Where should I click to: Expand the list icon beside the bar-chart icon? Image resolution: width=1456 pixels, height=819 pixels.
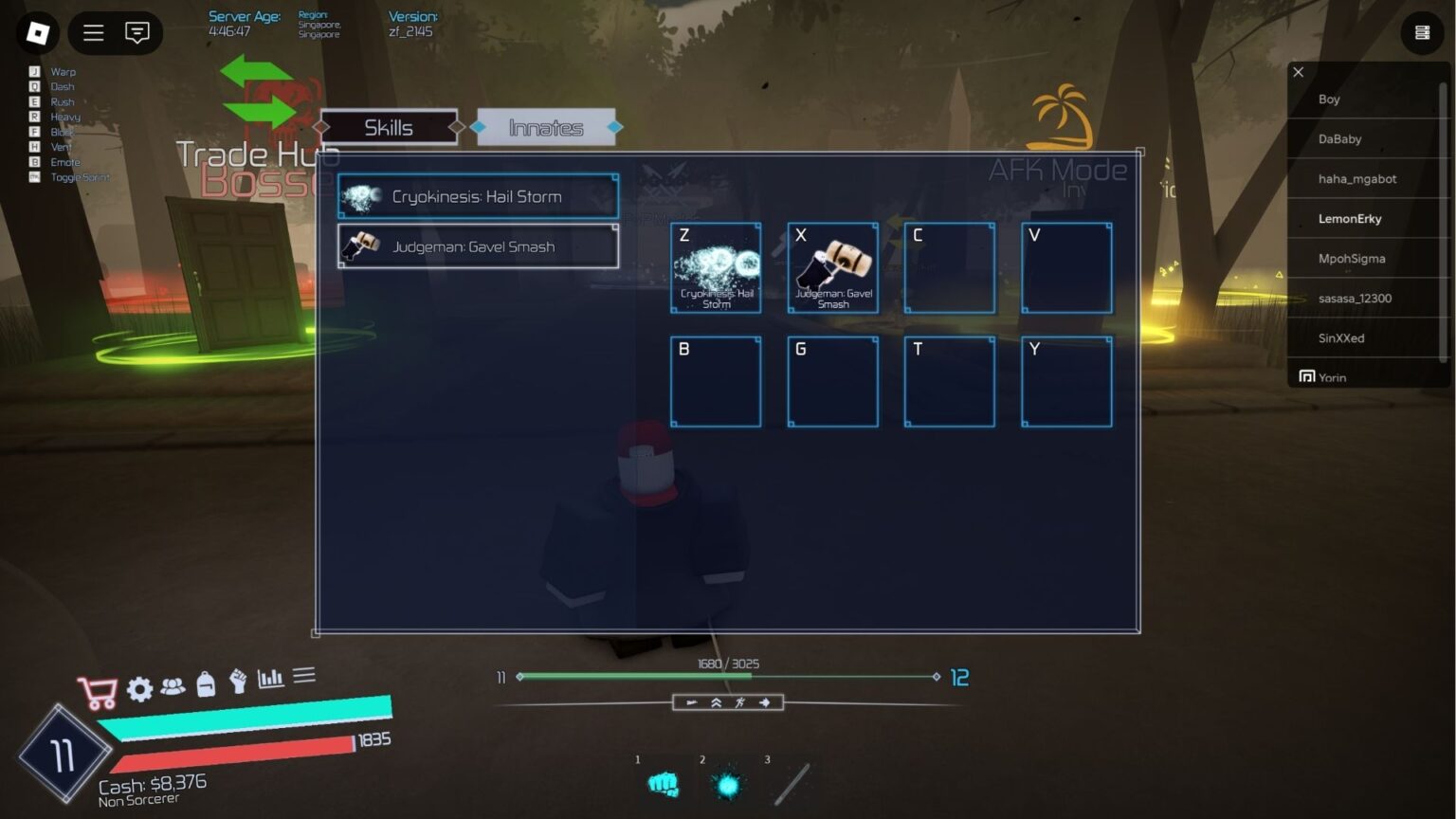point(304,674)
